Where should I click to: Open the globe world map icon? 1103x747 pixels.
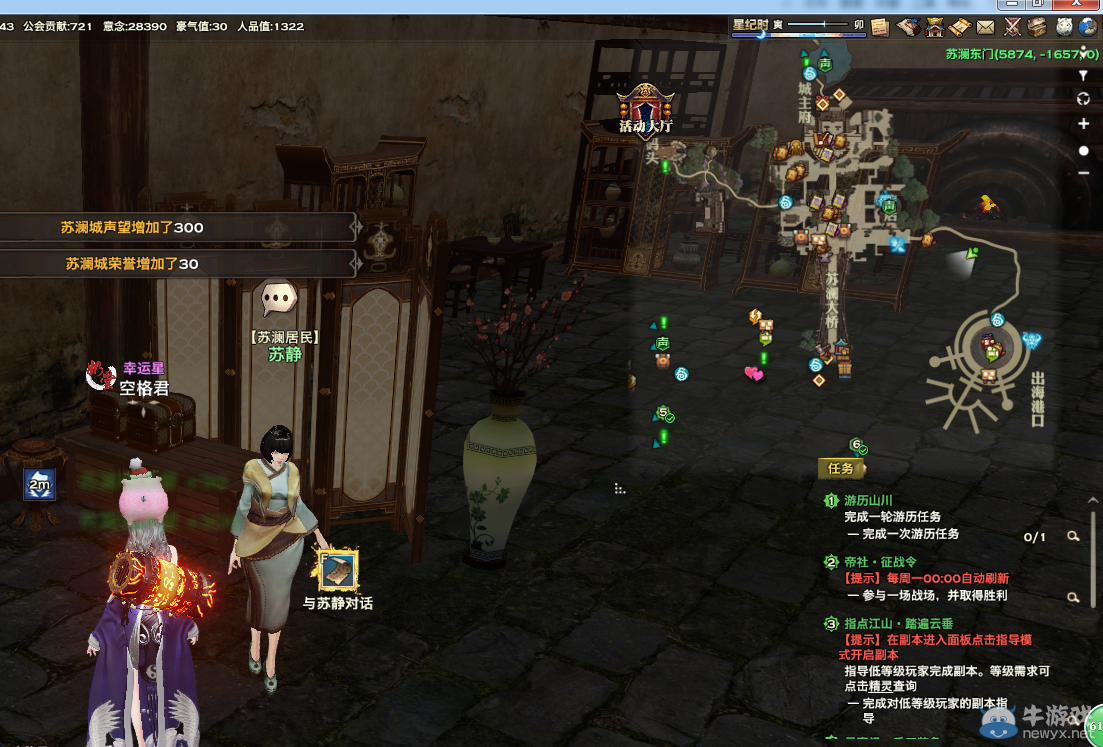(x=1089, y=27)
